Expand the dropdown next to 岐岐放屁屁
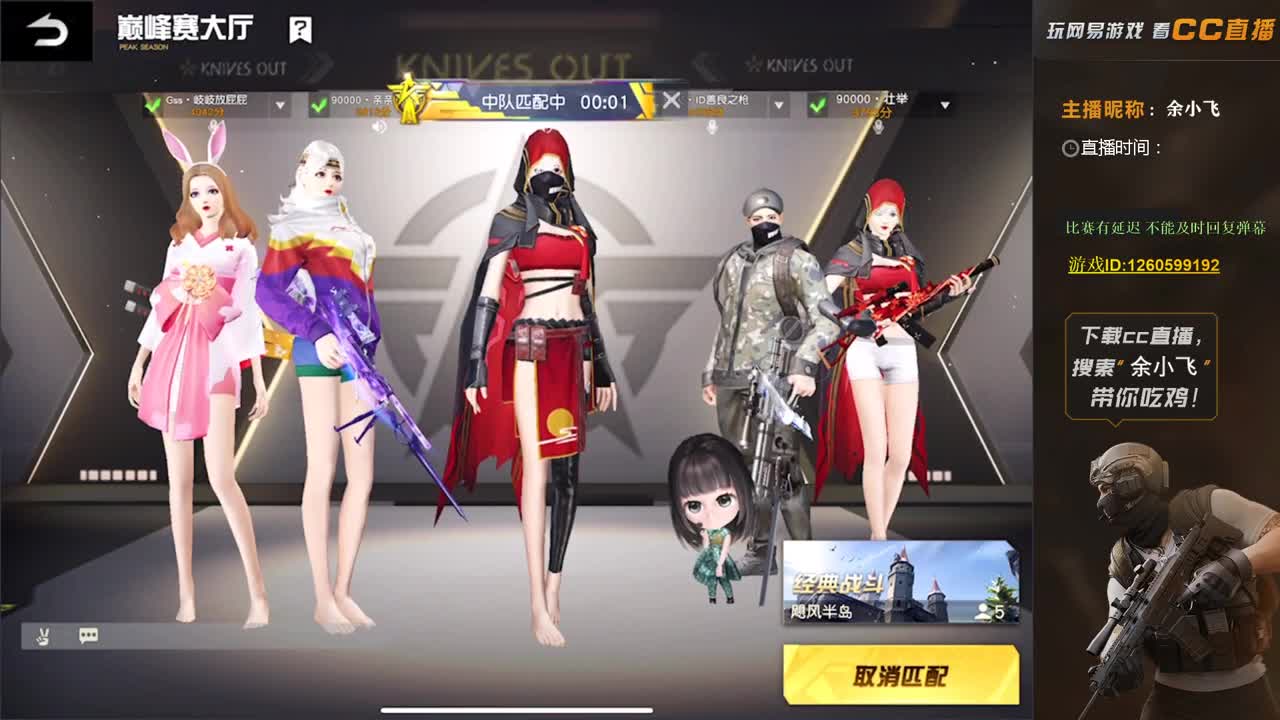1280x720 pixels. (x=280, y=104)
